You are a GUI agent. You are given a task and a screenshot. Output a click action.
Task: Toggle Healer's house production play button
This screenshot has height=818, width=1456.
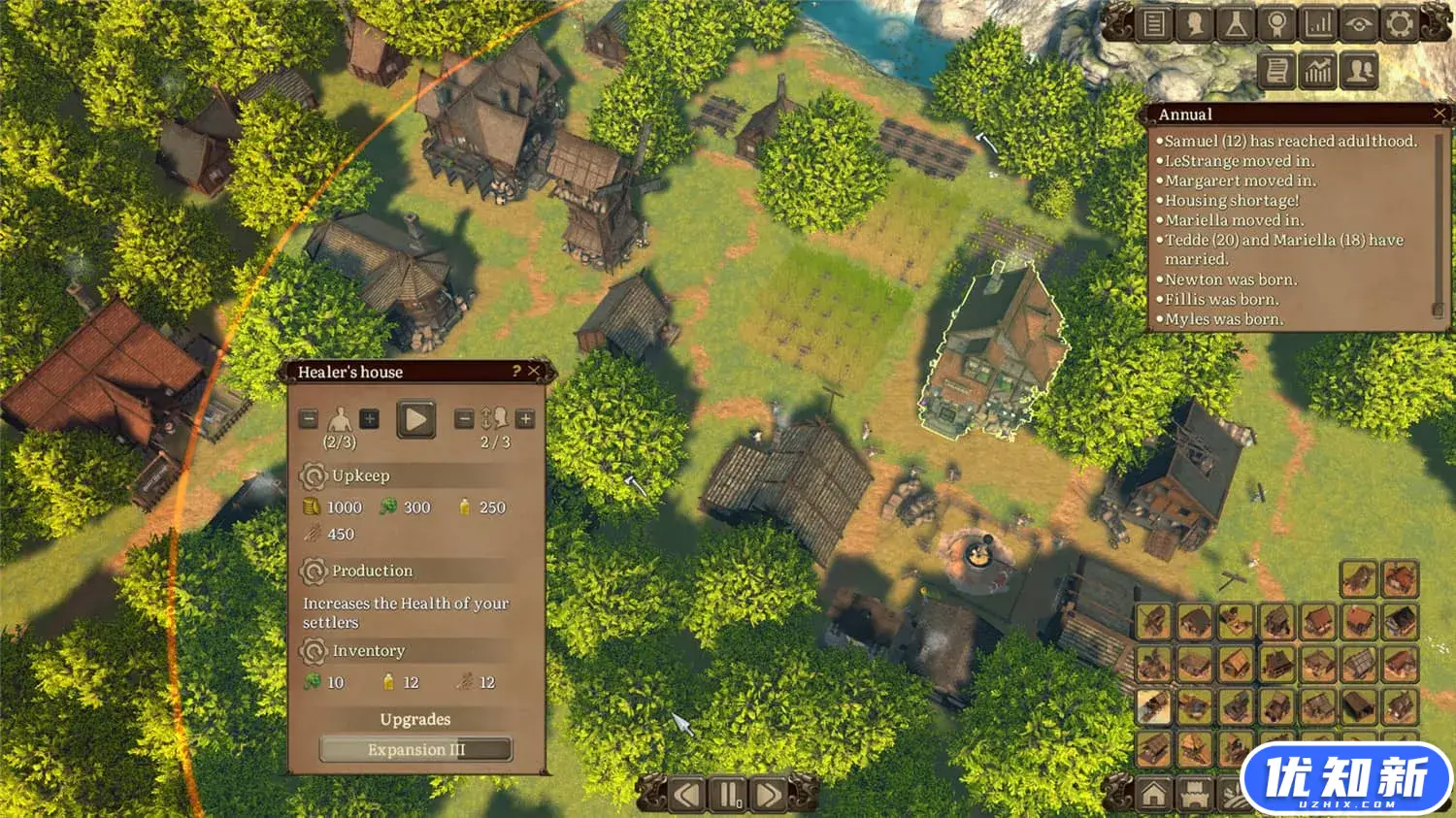[415, 419]
